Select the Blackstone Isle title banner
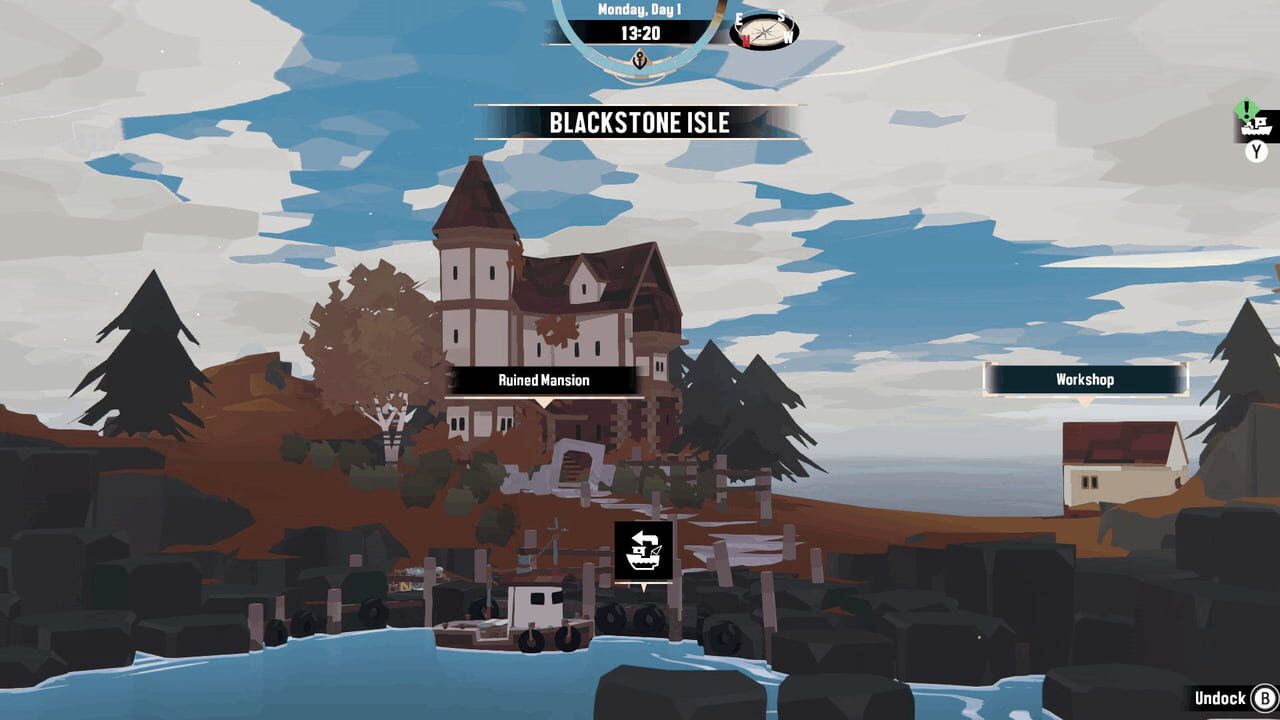 (x=640, y=125)
